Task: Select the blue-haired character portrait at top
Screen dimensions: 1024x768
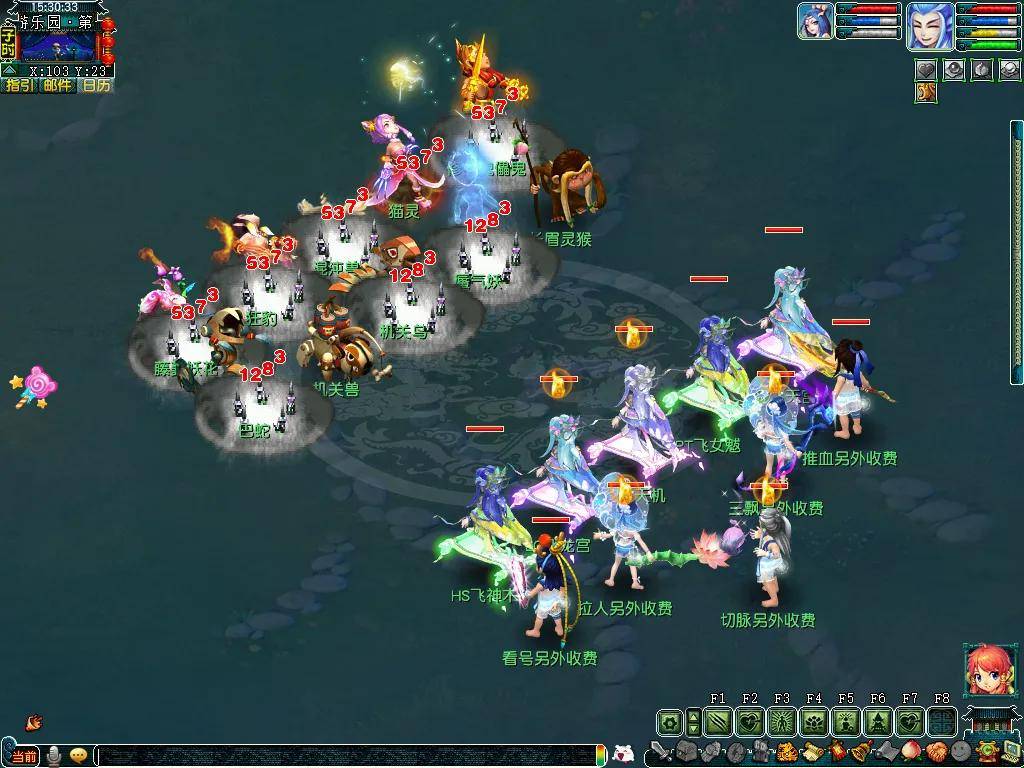Action: coord(929,24)
